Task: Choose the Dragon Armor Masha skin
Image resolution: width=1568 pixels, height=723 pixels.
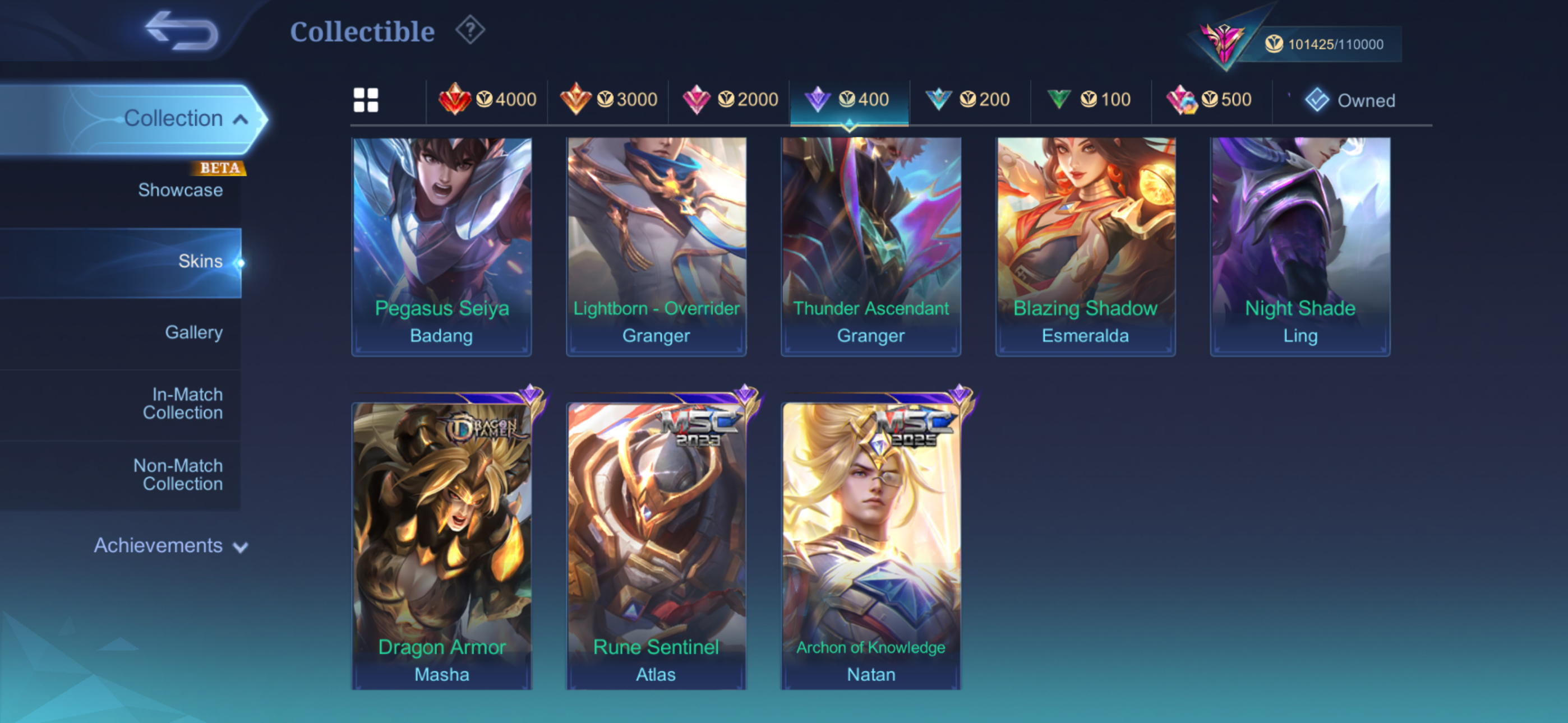Action: click(442, 545)
